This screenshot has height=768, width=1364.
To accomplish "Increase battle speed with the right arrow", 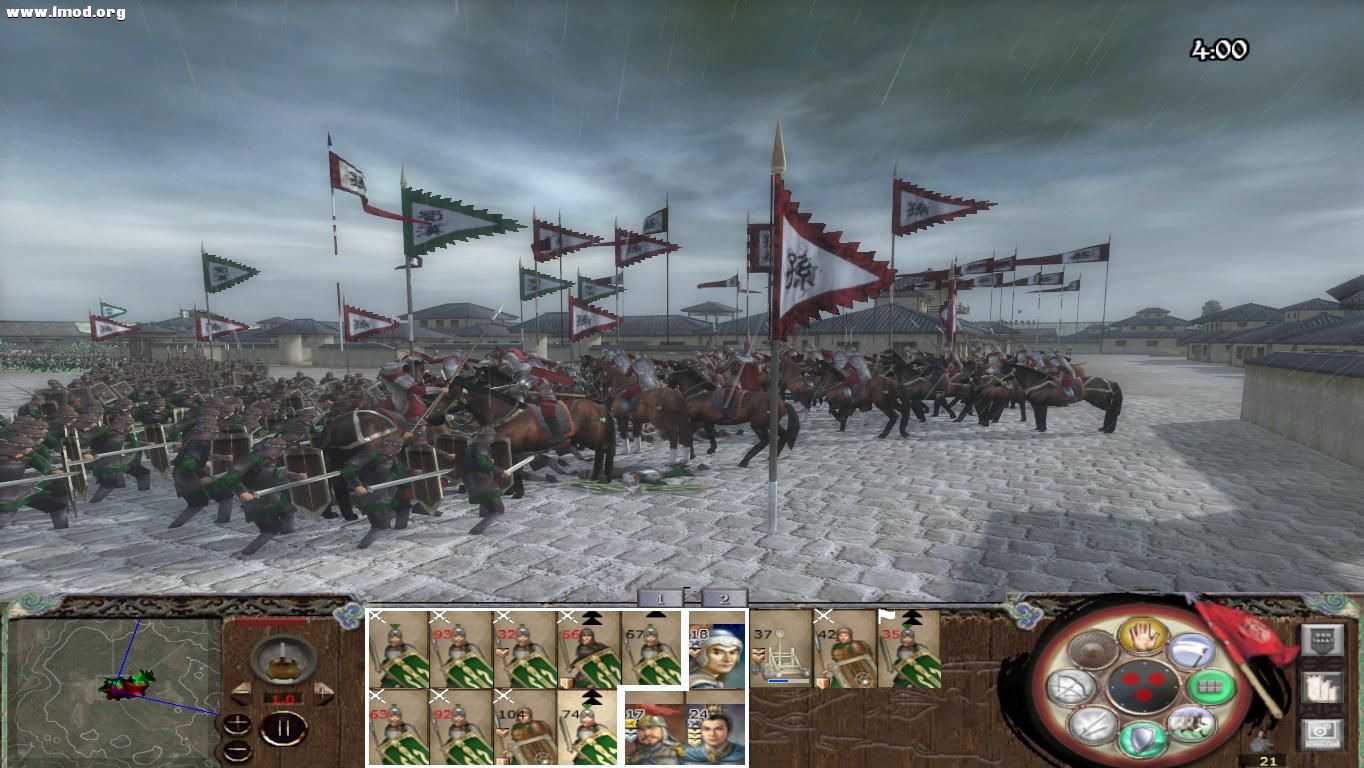I will 323,693.
